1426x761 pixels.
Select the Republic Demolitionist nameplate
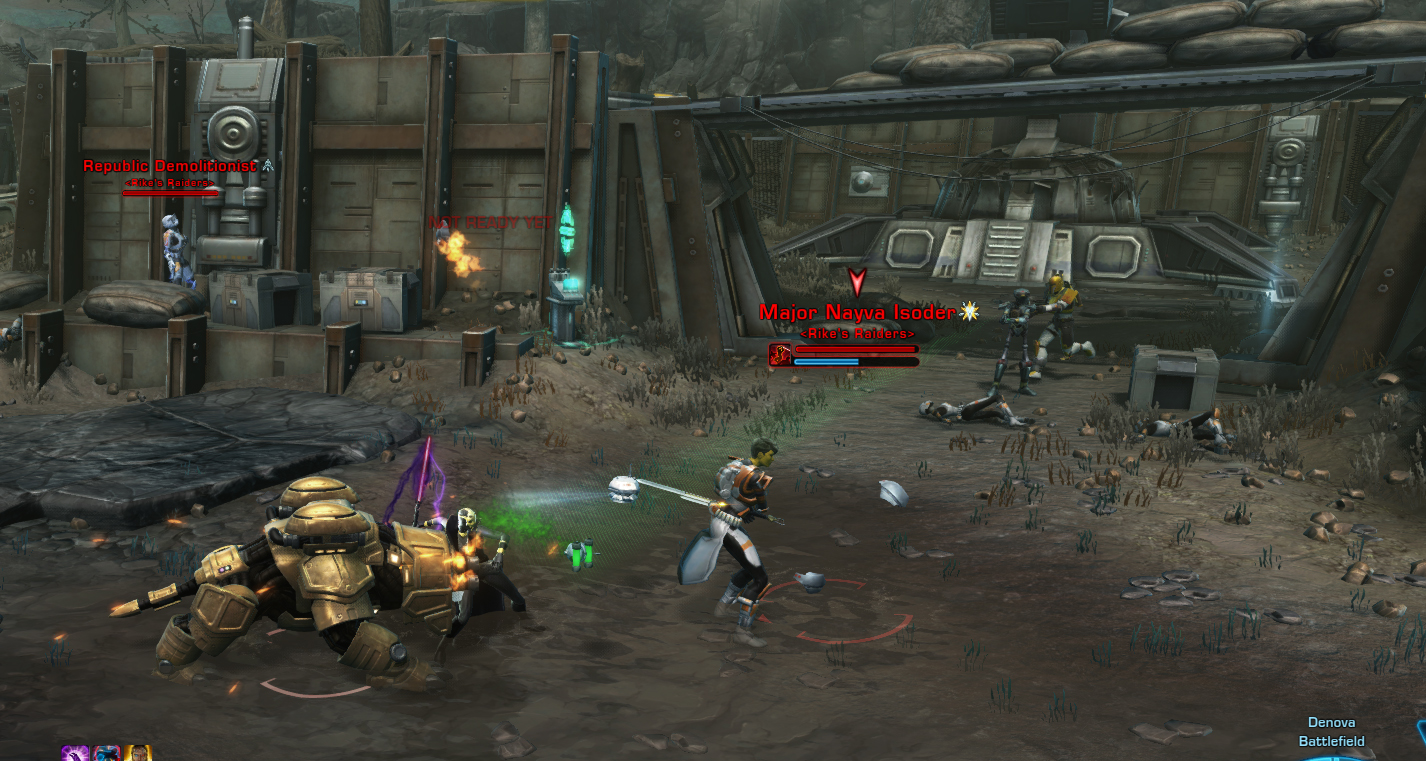[x=169, y=166]
